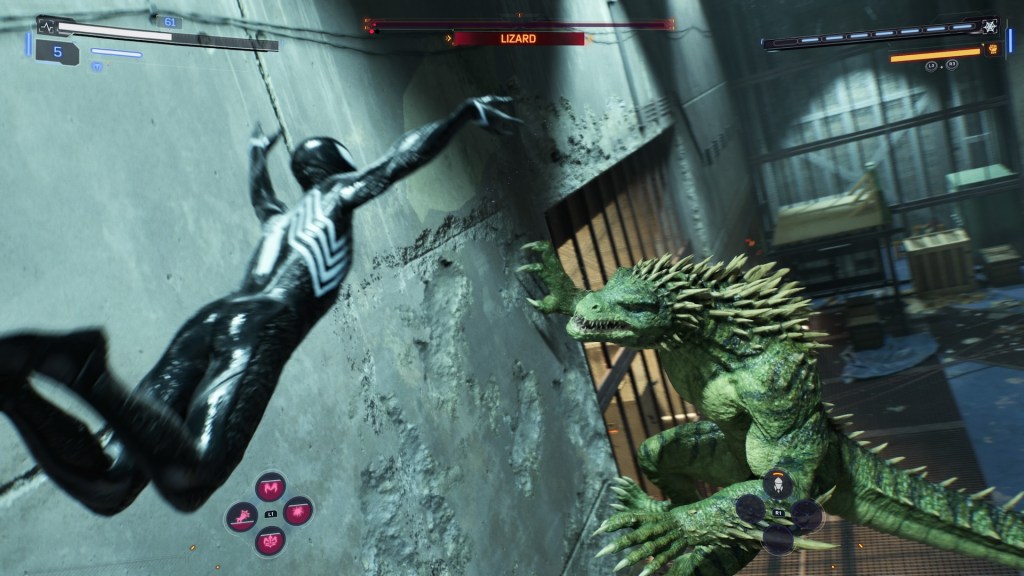Click the web shooter icon
The height and width of the screenshot is (576, 1024).
click(991, 27)
